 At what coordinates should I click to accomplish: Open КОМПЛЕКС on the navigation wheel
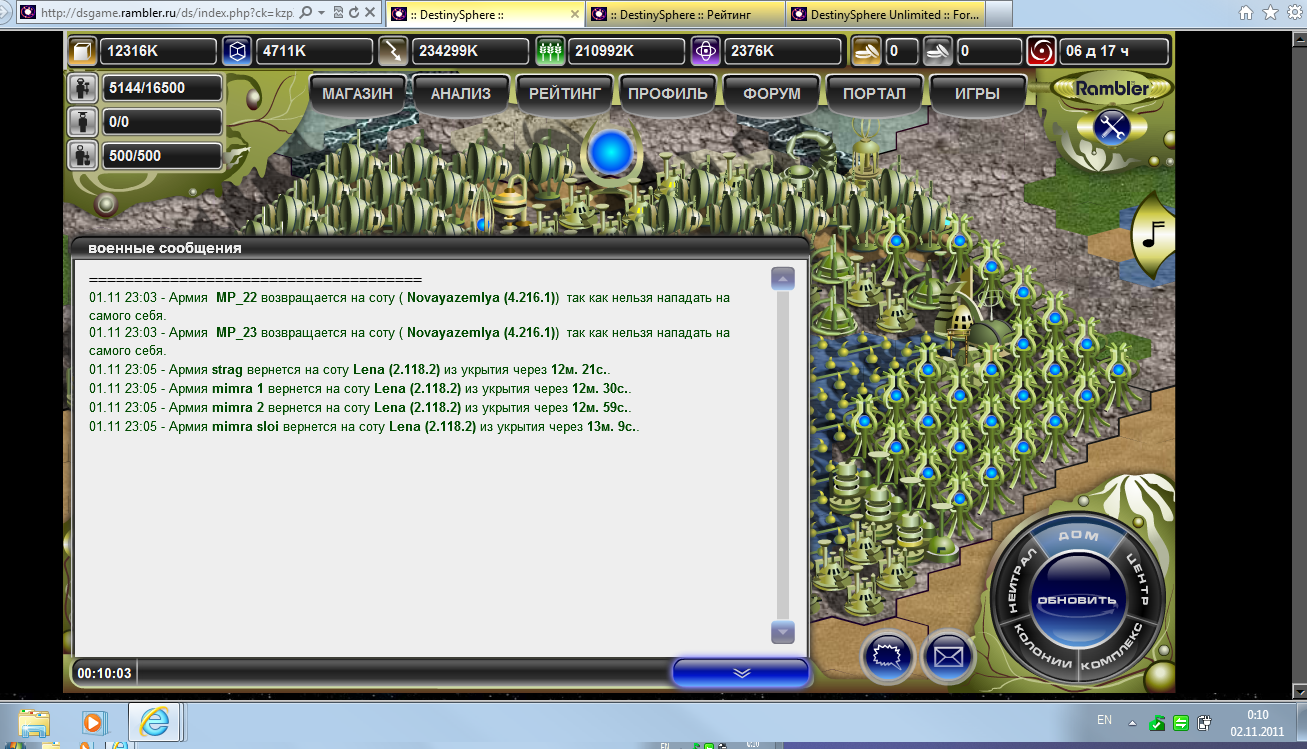[x=1122, y=651]
